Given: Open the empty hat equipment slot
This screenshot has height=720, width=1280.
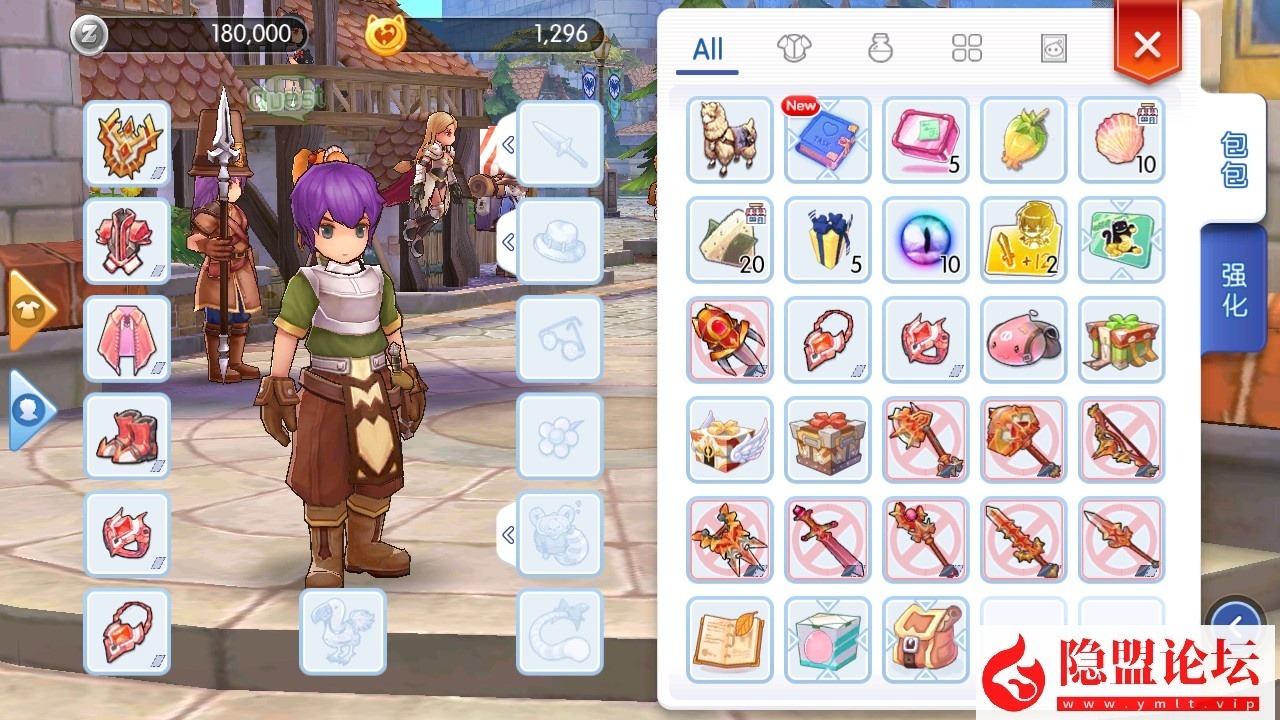Looking at the screenshot, I should coord(560,241).
